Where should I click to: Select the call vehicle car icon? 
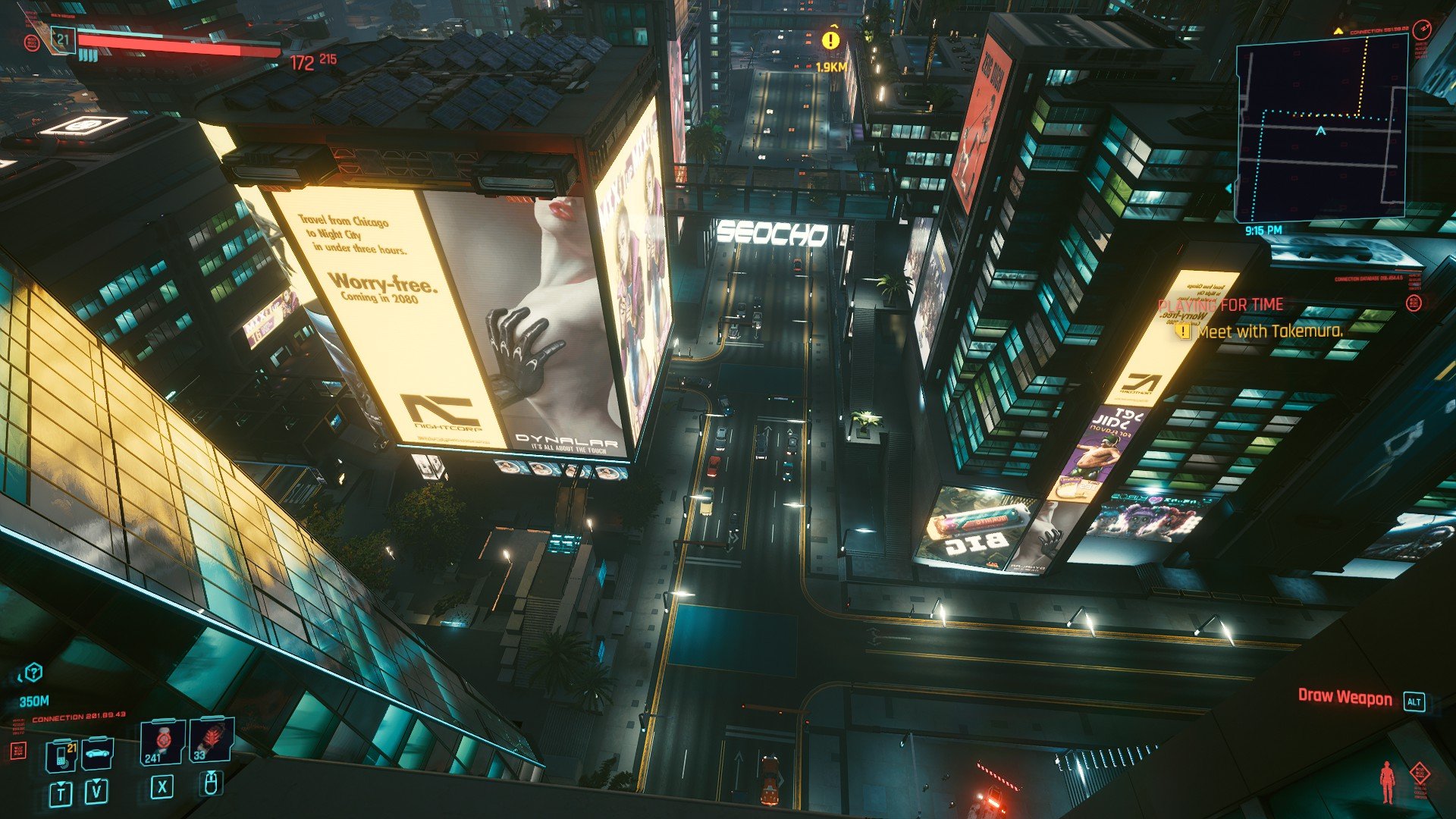97,754
